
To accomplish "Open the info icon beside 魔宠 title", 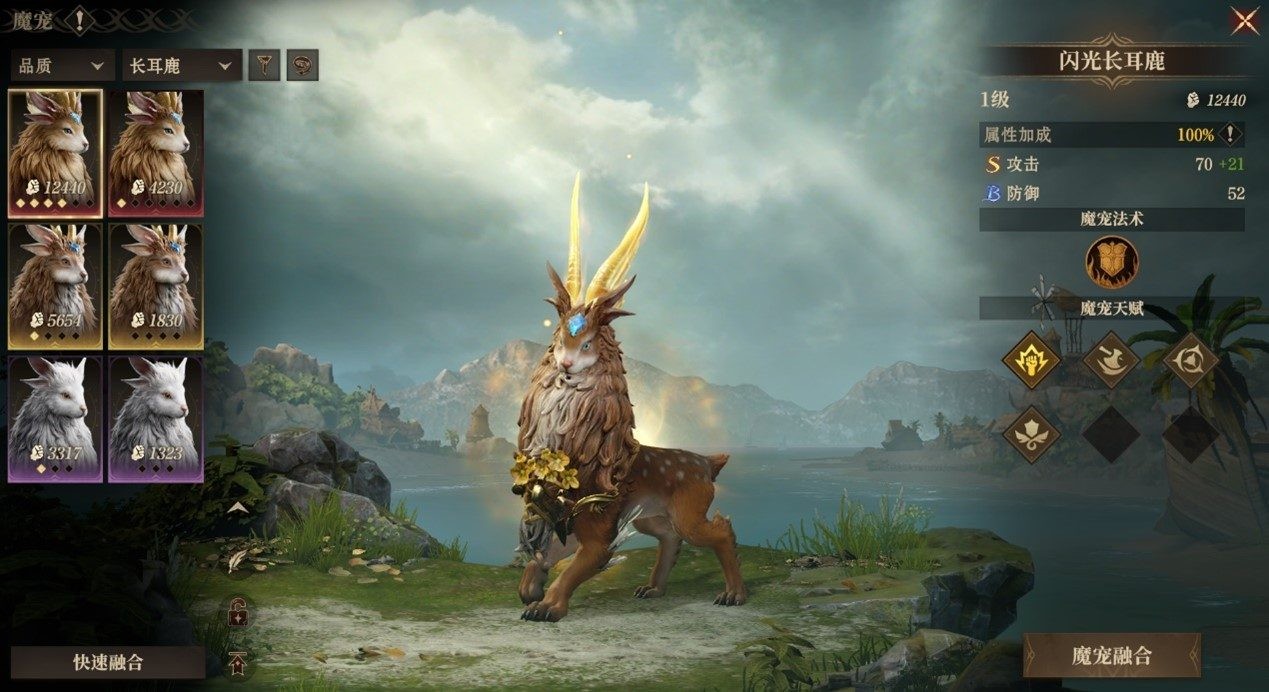I will [79, 19].
